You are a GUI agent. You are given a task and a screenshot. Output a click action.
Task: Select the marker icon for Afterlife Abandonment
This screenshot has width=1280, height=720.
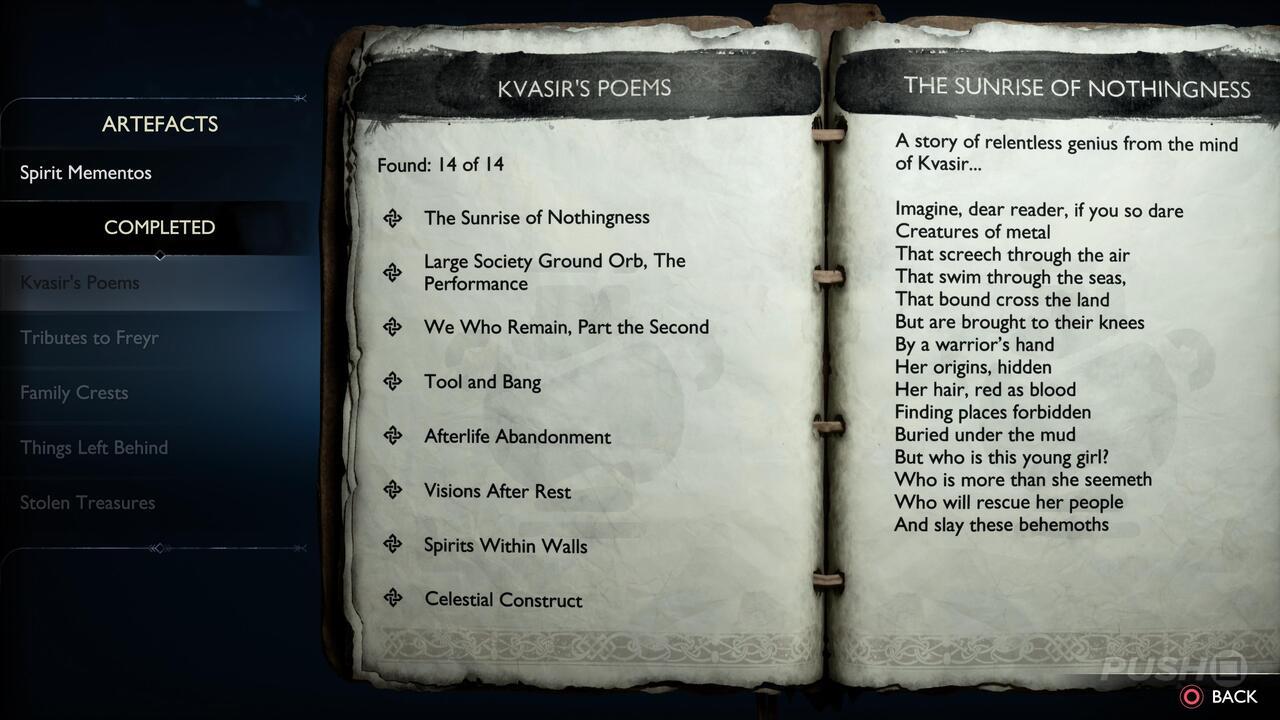[x=392, y=436]
